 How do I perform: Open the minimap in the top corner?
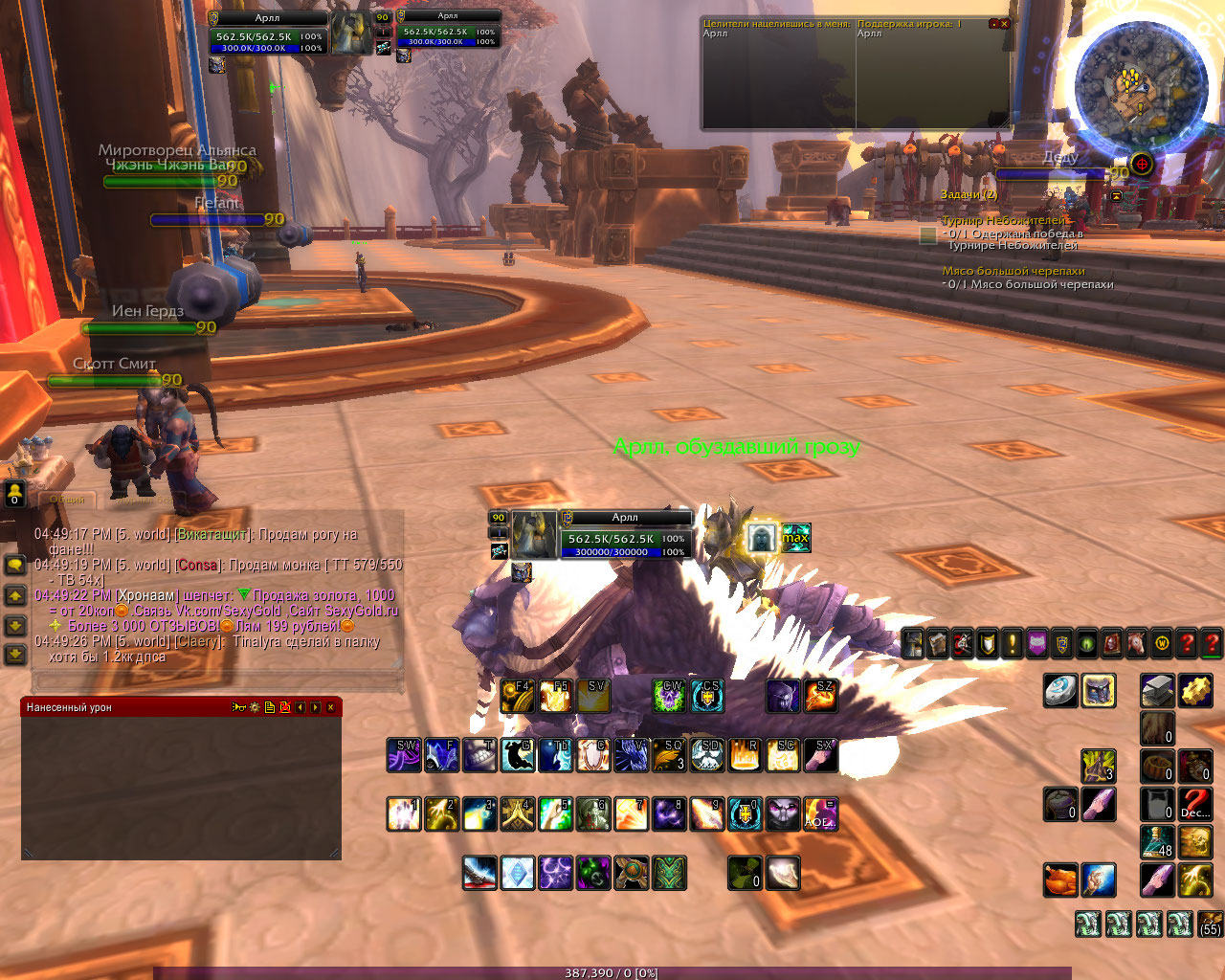[1139, 86]
